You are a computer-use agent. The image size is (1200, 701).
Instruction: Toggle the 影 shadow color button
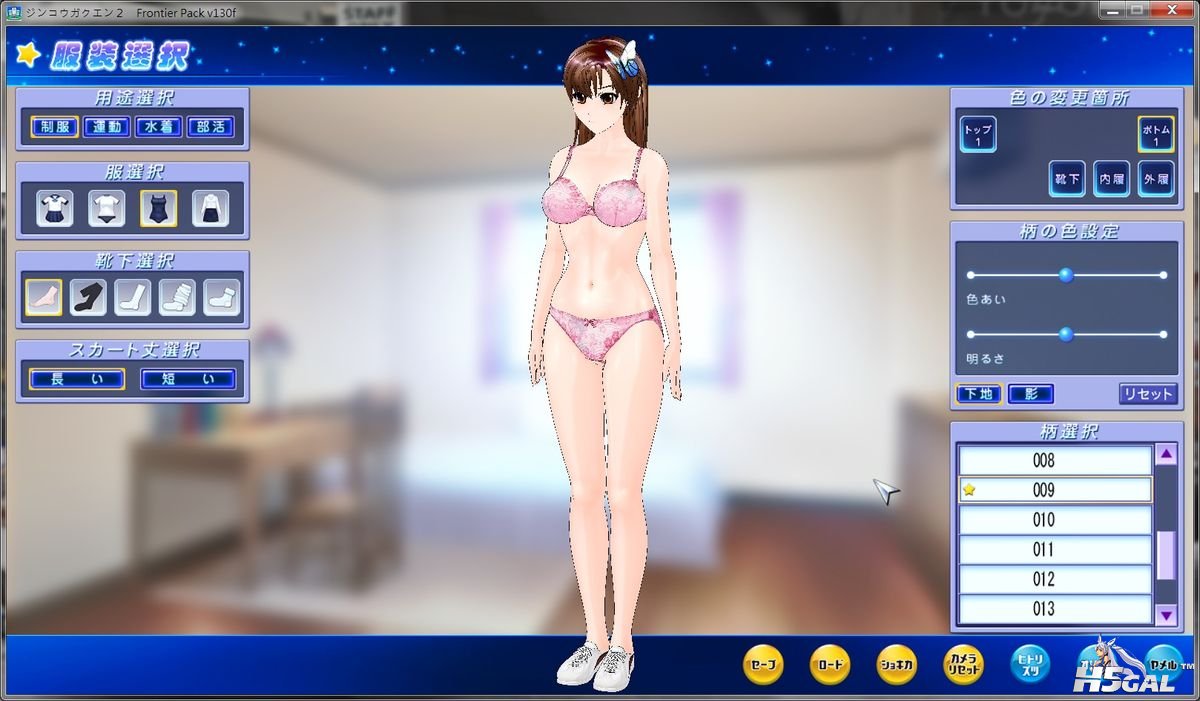click(x=1030, y=394)
